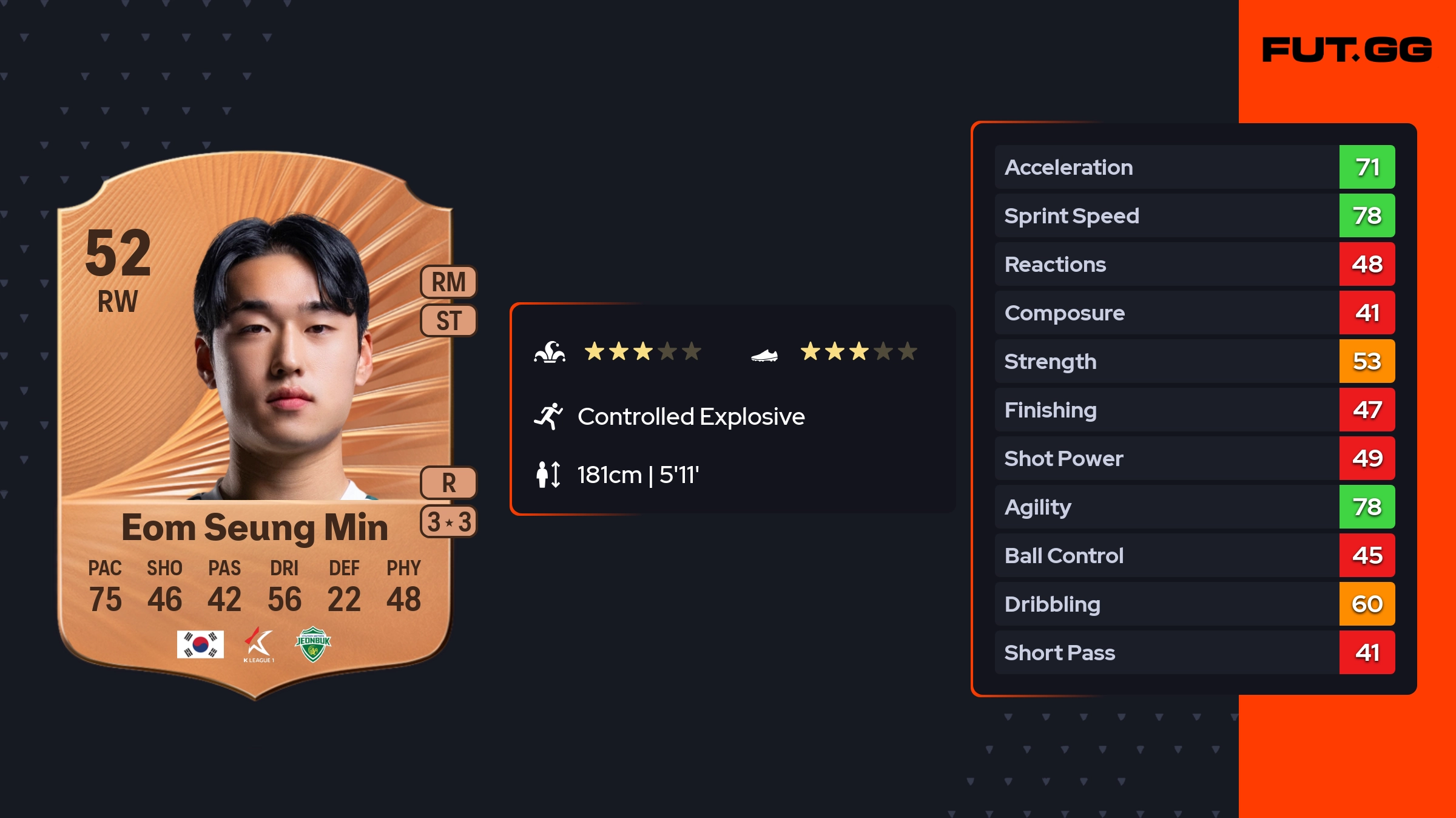The width and height of the screenshot is (1456, 818).
Task: Click the K League 1 logo
Action: click(x=258, y=644)
